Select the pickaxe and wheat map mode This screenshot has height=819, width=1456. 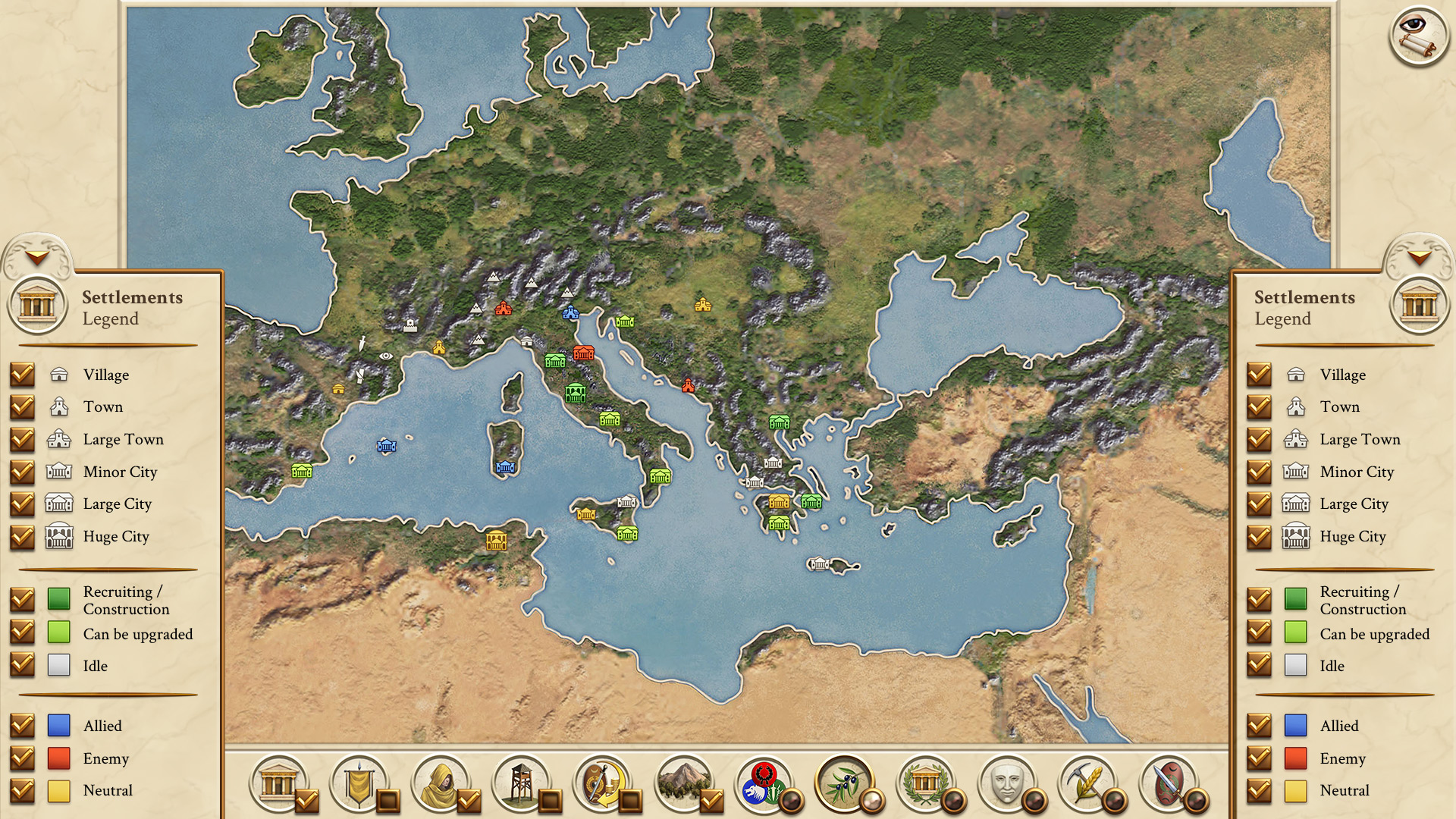coord(1088,783)
